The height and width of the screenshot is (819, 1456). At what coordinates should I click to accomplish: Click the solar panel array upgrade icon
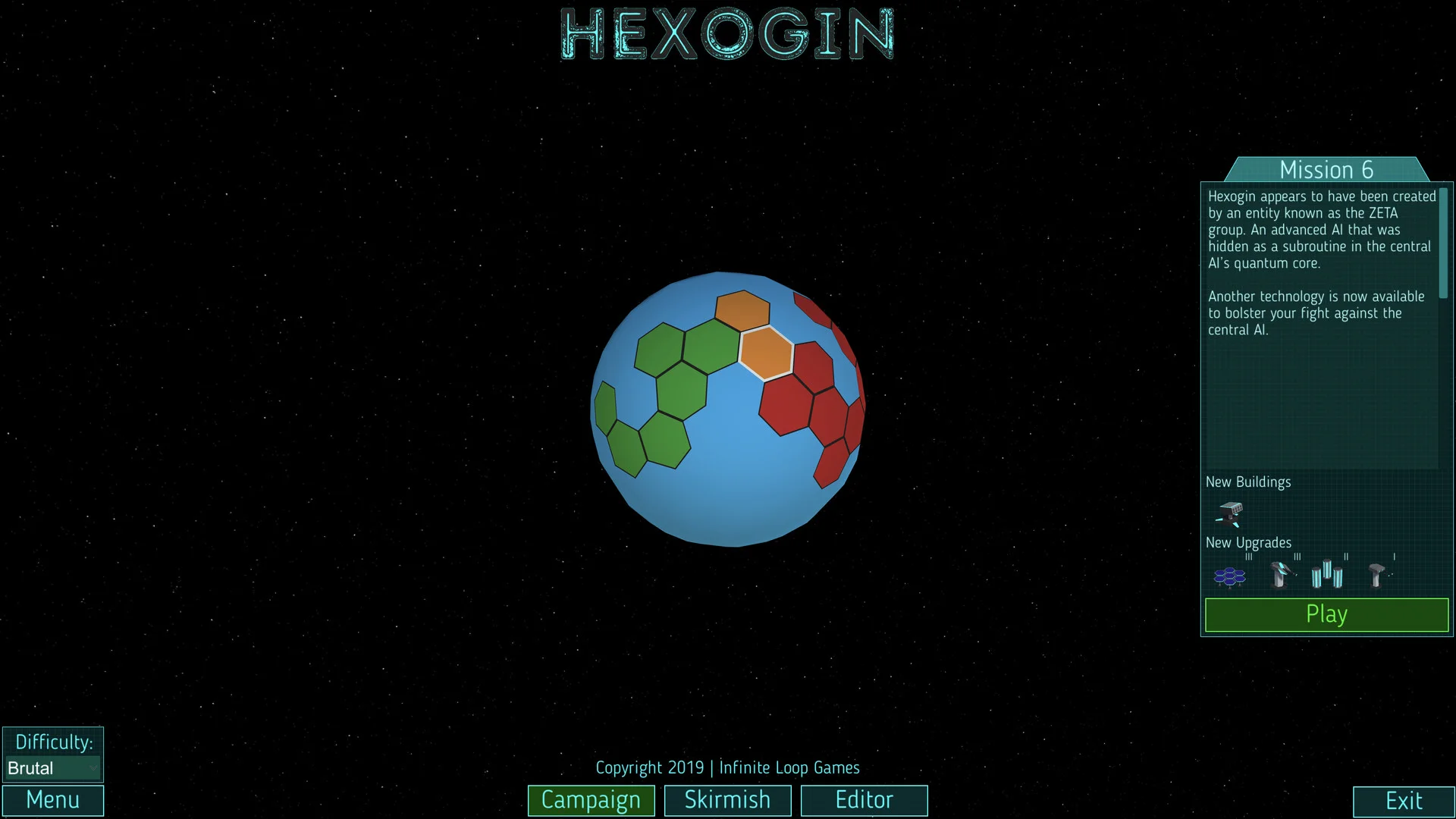pyautogui.click(x=1230, y=576)
